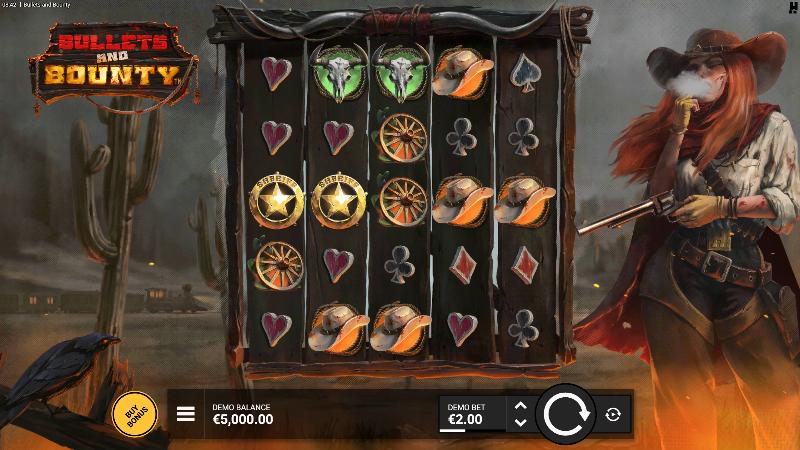Viewport: 800px width, 450px height.
Task: Decrease the demo bet amount
Action: tap(519, 423)
